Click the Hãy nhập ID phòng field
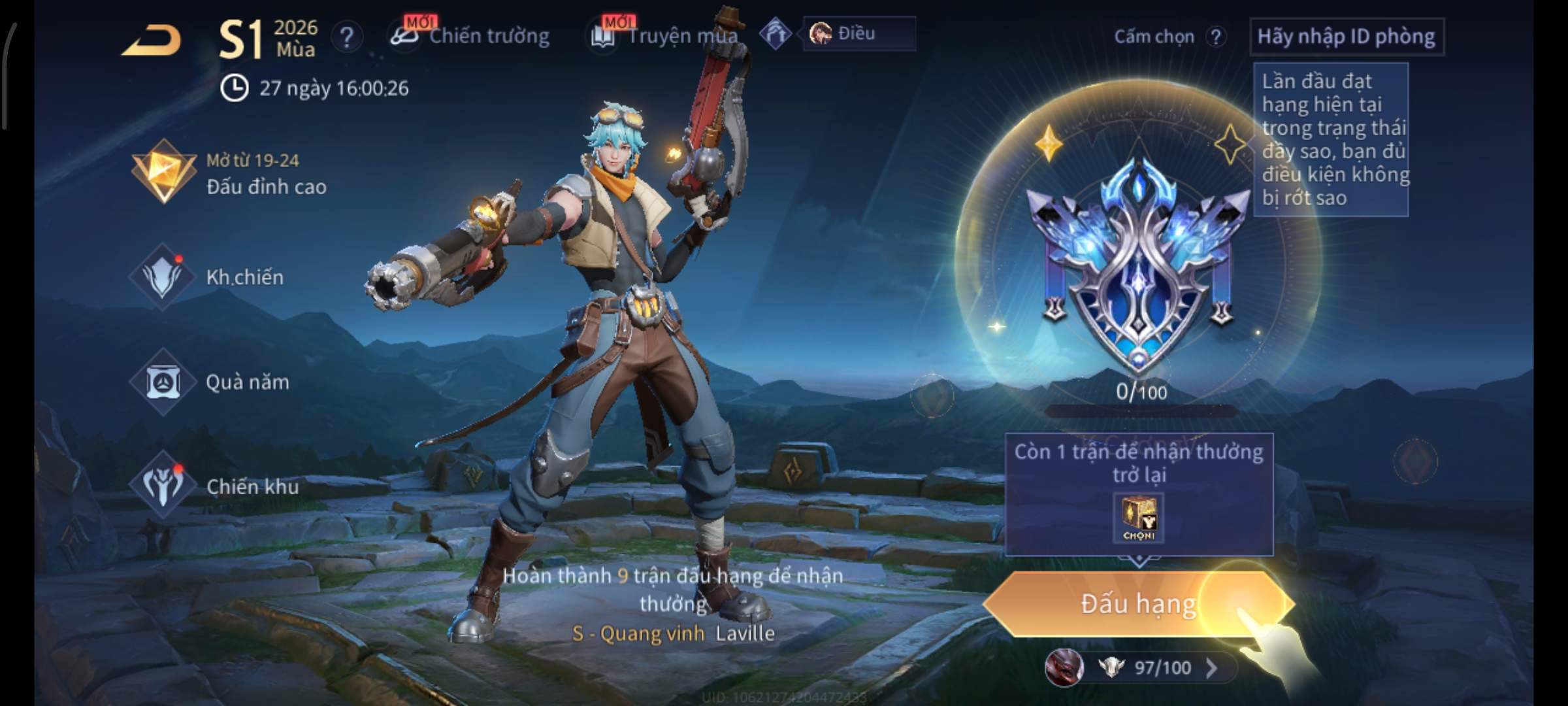The image size is (1568, 706). [1346, 37]
